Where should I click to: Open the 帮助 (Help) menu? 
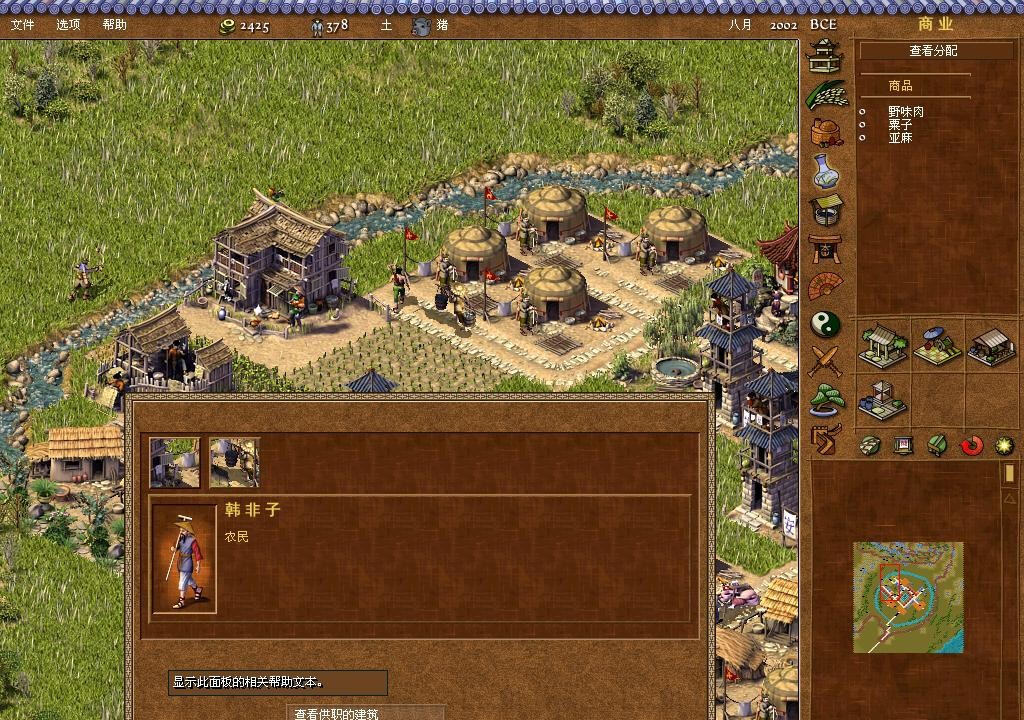(x=114, y=25)
